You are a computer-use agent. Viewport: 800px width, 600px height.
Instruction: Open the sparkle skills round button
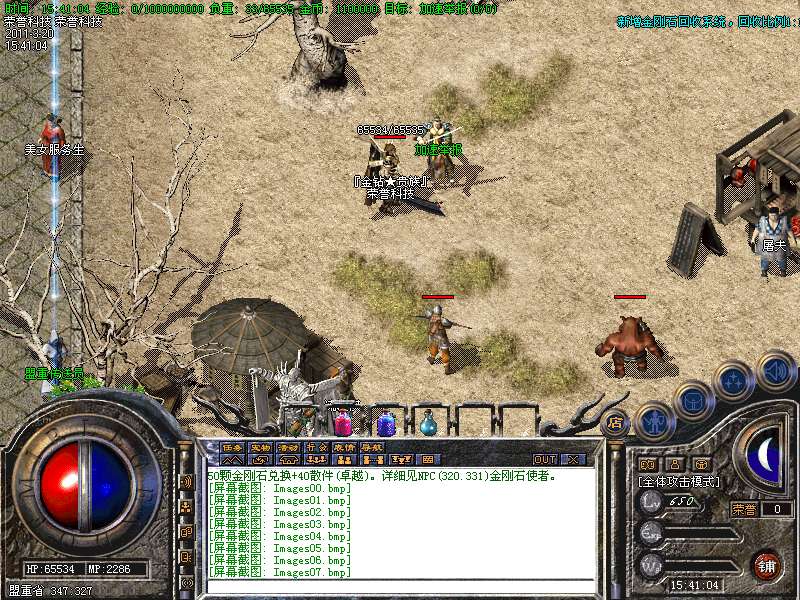pos(734,380)
